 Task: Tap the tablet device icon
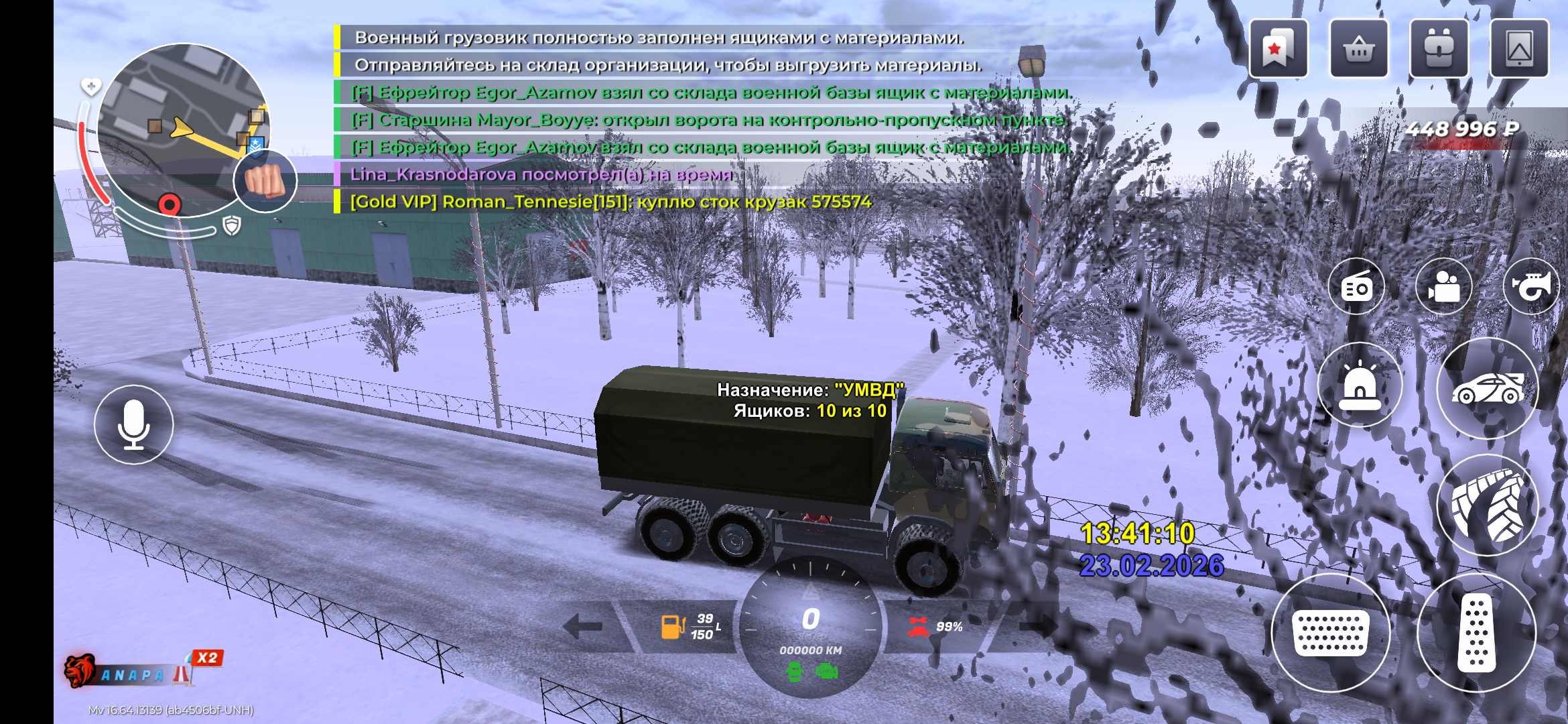(1519, 49)
